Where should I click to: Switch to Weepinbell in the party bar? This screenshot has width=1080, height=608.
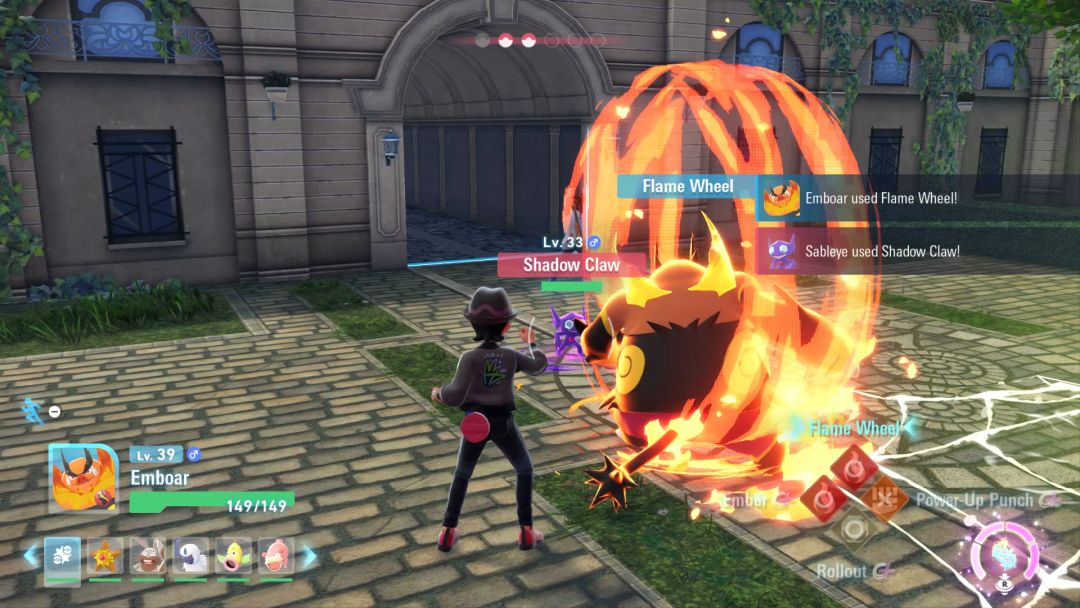tap(234, 555)
